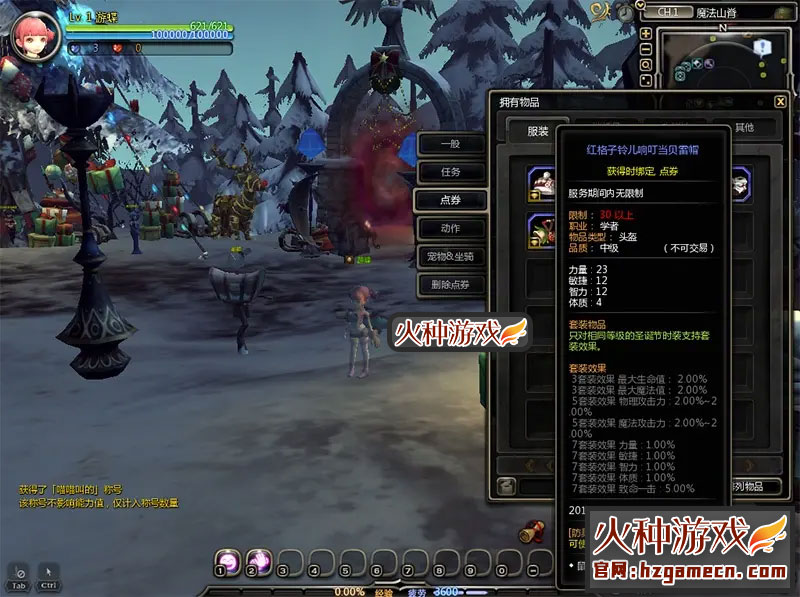Activate the skill in hotbar slot 1
The image size is (800, 597).
[226, 561]
